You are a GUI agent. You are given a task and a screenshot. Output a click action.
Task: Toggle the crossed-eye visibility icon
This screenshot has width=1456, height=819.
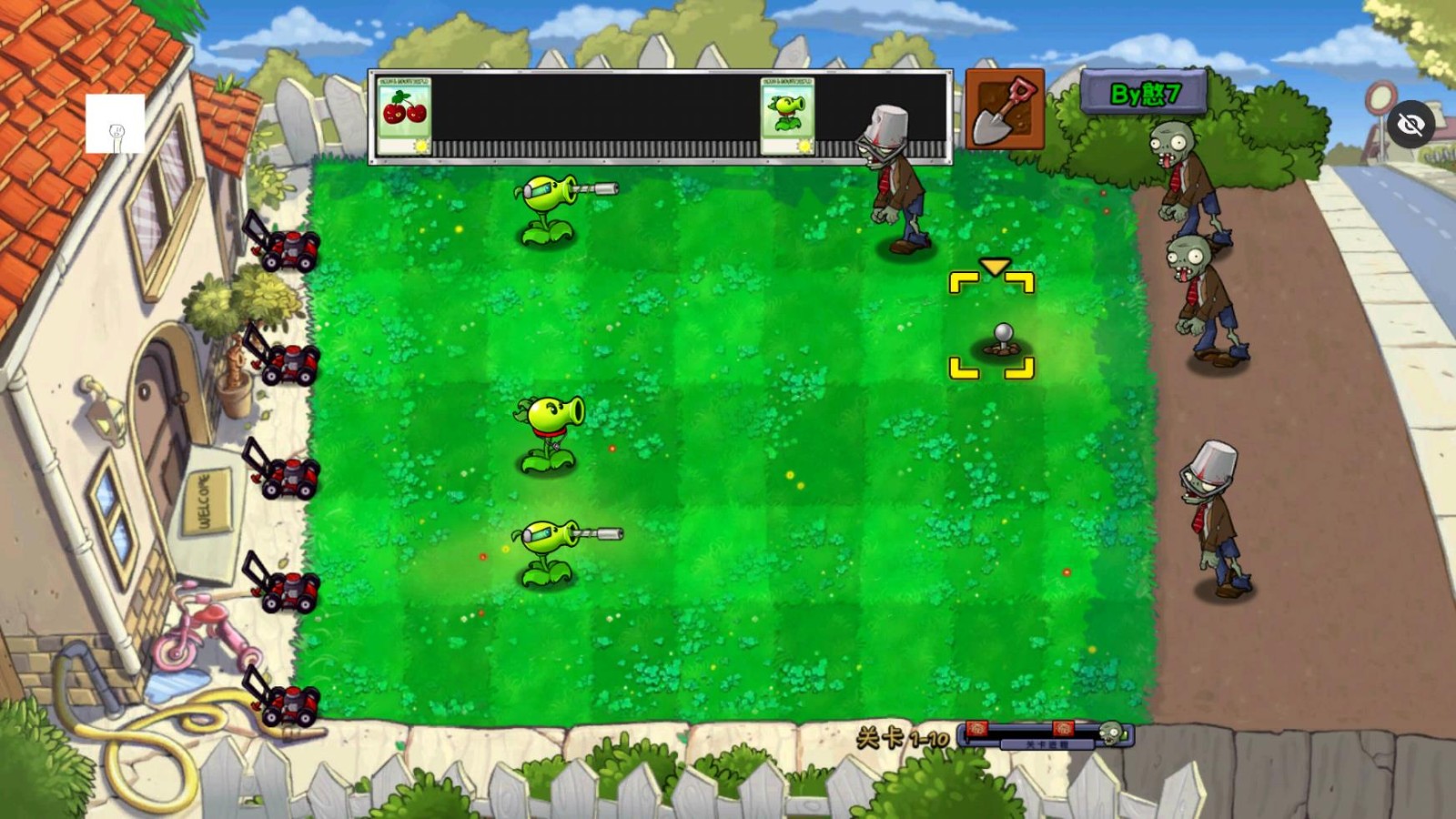click(1413, 124)
